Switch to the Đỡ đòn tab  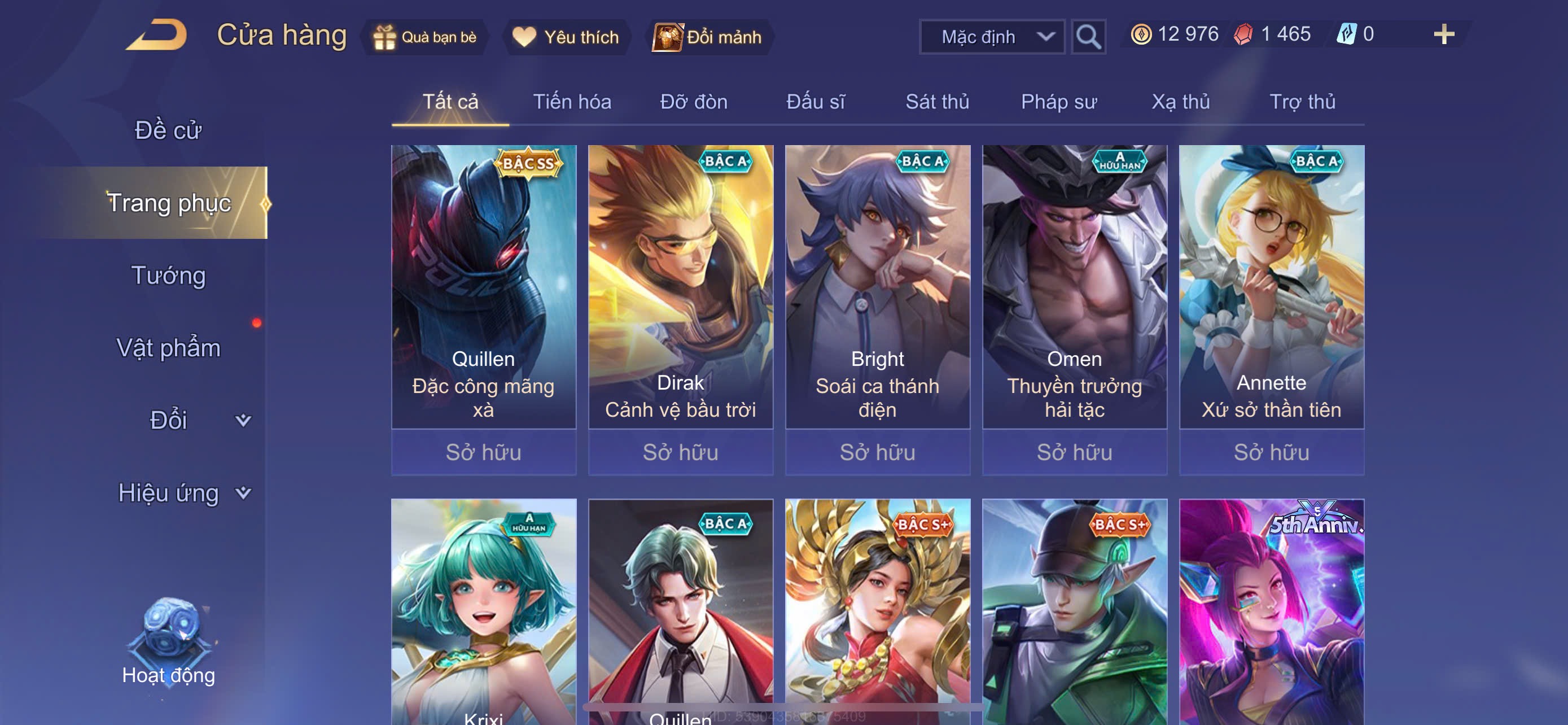(693, 102)
